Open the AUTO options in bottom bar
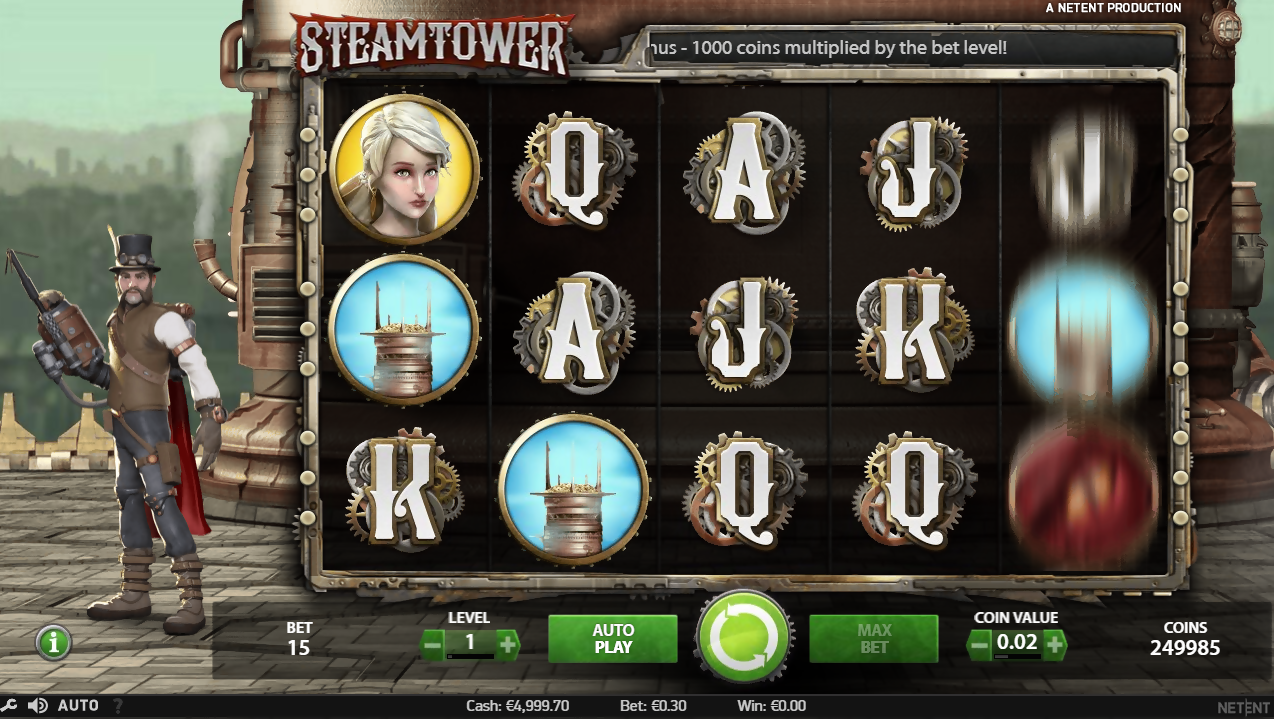Screen dimensions: 1274x719 tap(78, 706)
